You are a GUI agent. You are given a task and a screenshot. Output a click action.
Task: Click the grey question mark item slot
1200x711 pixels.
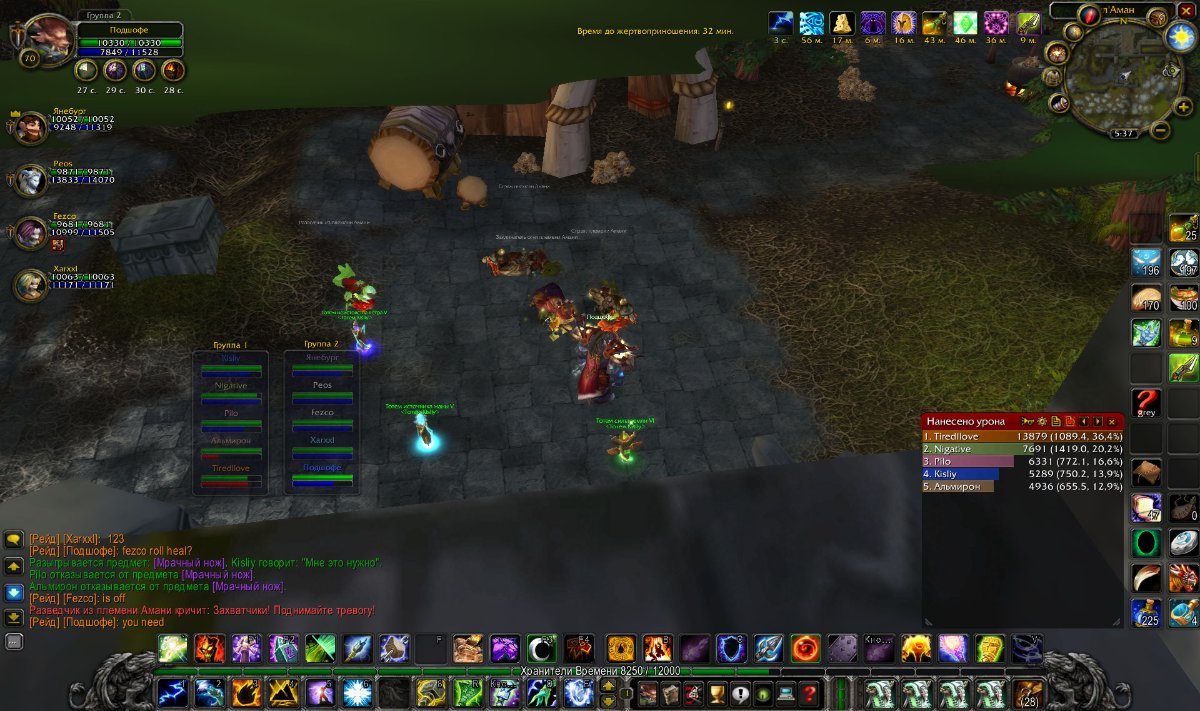pos(1146,404)
